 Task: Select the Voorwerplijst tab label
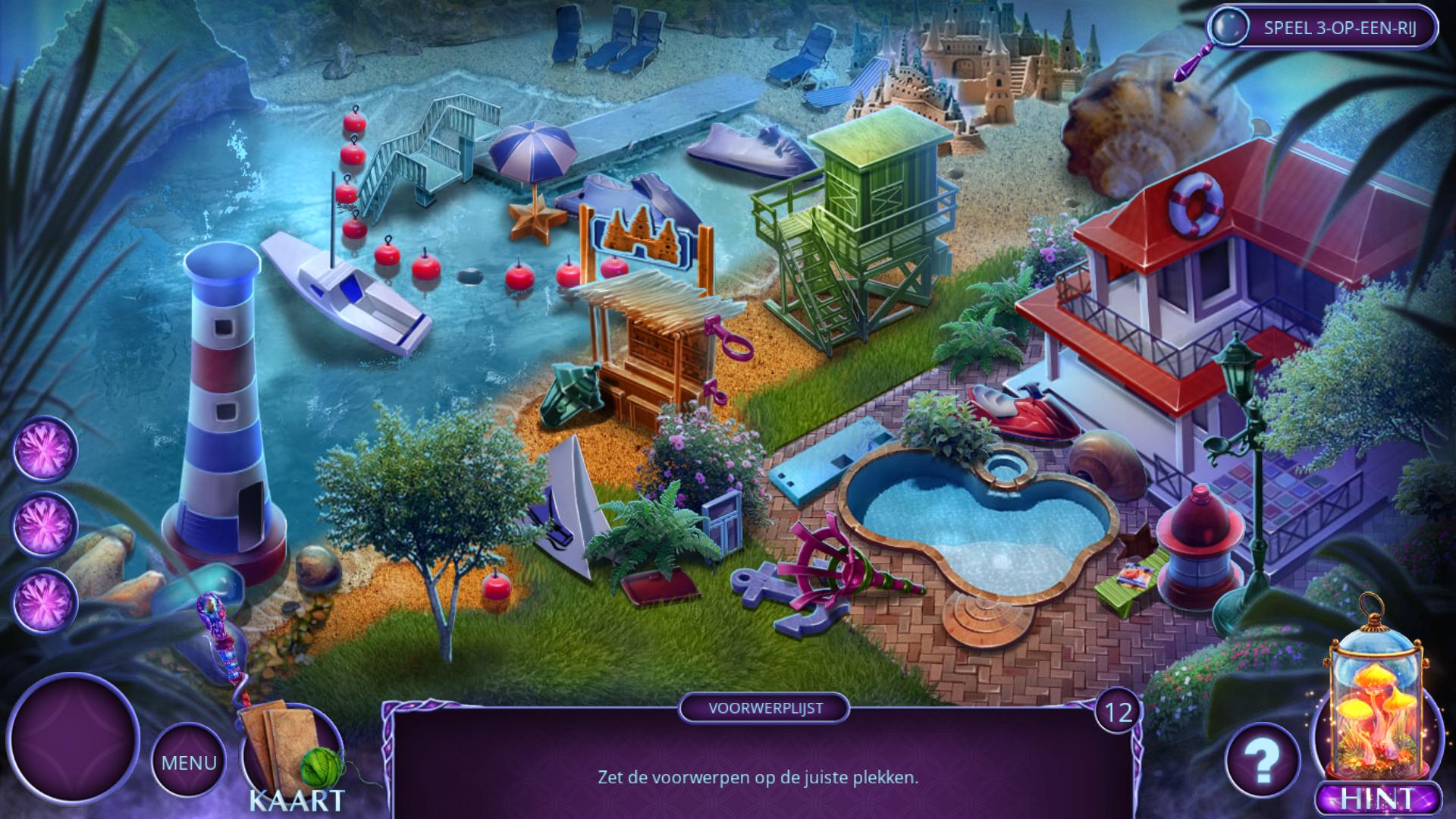pos(764,709)
